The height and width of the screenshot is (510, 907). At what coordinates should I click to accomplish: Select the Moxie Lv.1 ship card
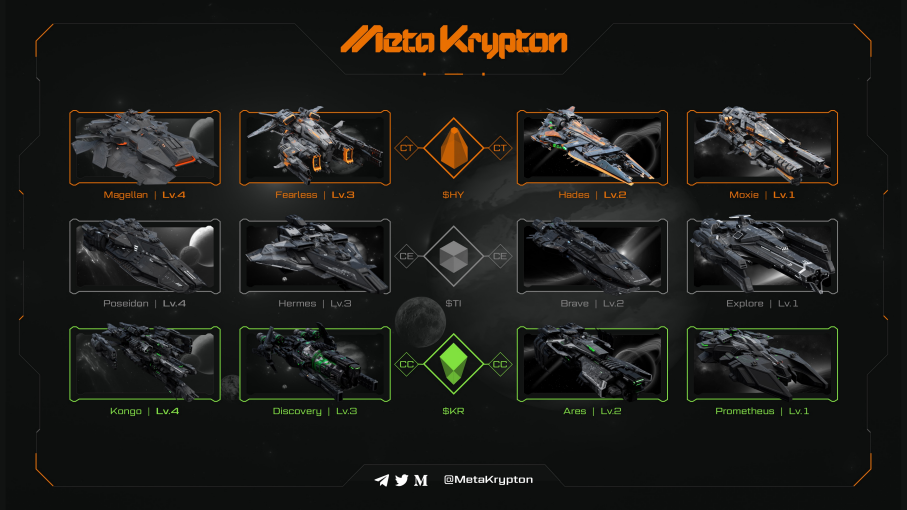click(762, 147)
